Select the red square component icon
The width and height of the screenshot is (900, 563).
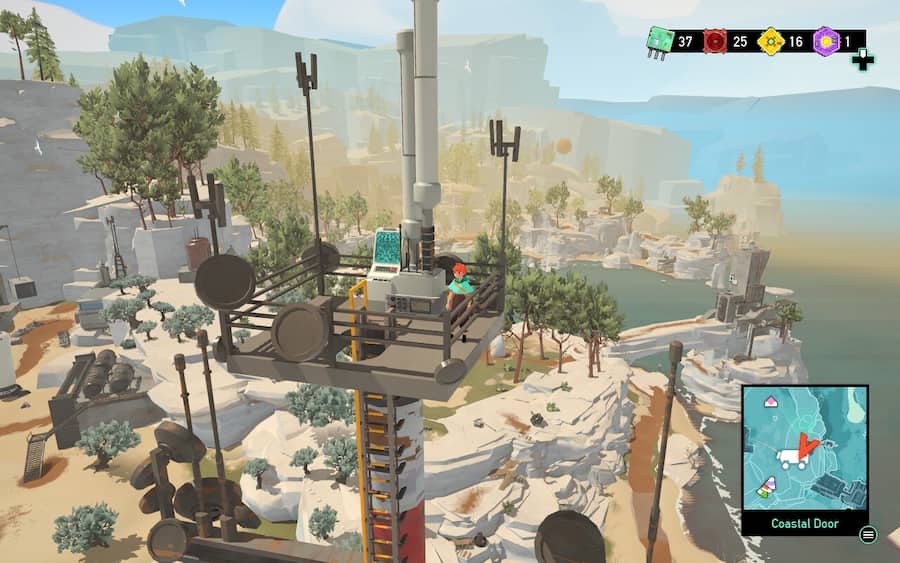(x=714, y=42)
